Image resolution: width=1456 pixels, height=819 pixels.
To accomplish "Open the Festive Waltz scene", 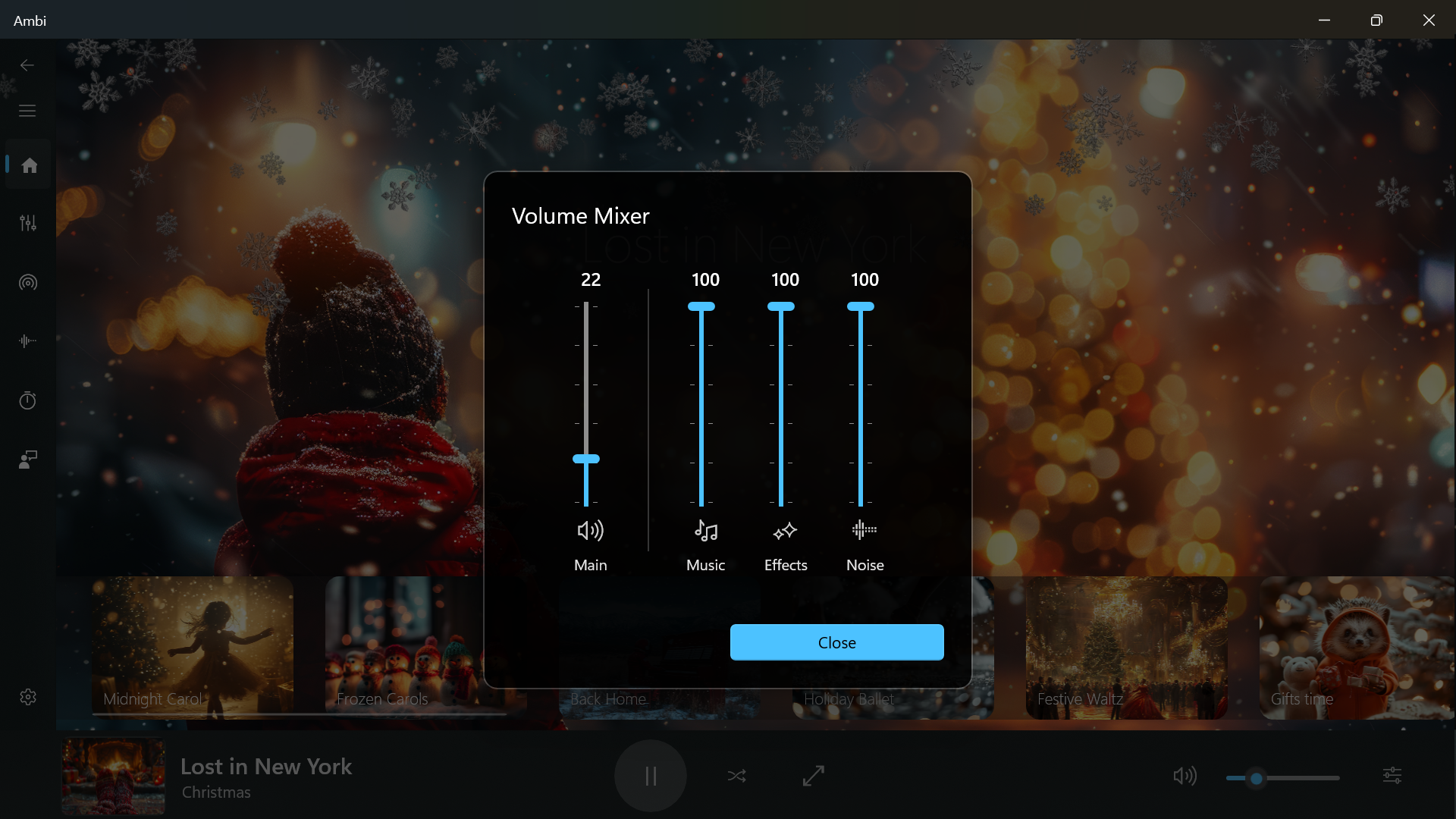I will [1125, 648].
